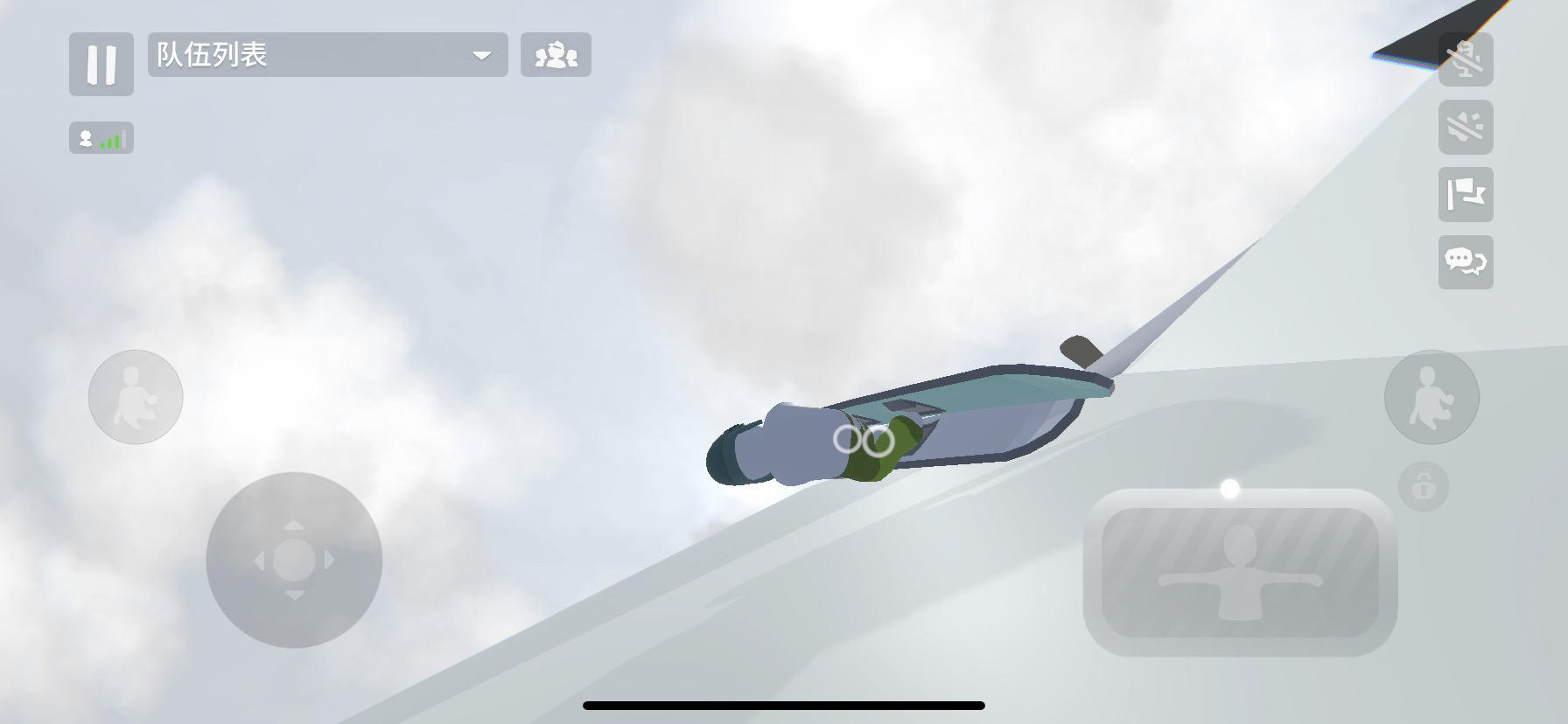Open the team invite icon
Screen dimensions: 1568x724
tap(556, 55)
